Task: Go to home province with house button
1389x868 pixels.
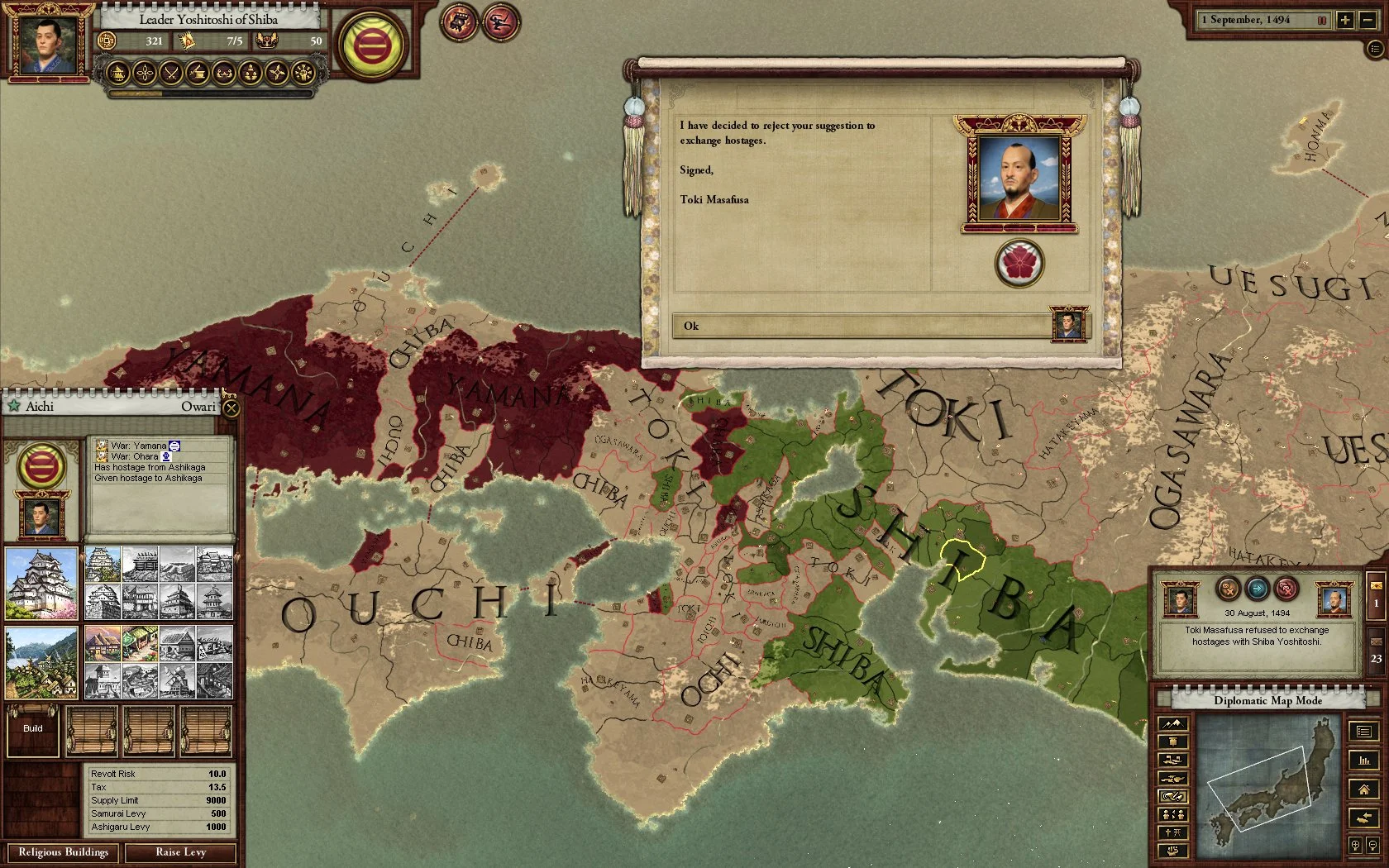Action: tap(1363, 789)
